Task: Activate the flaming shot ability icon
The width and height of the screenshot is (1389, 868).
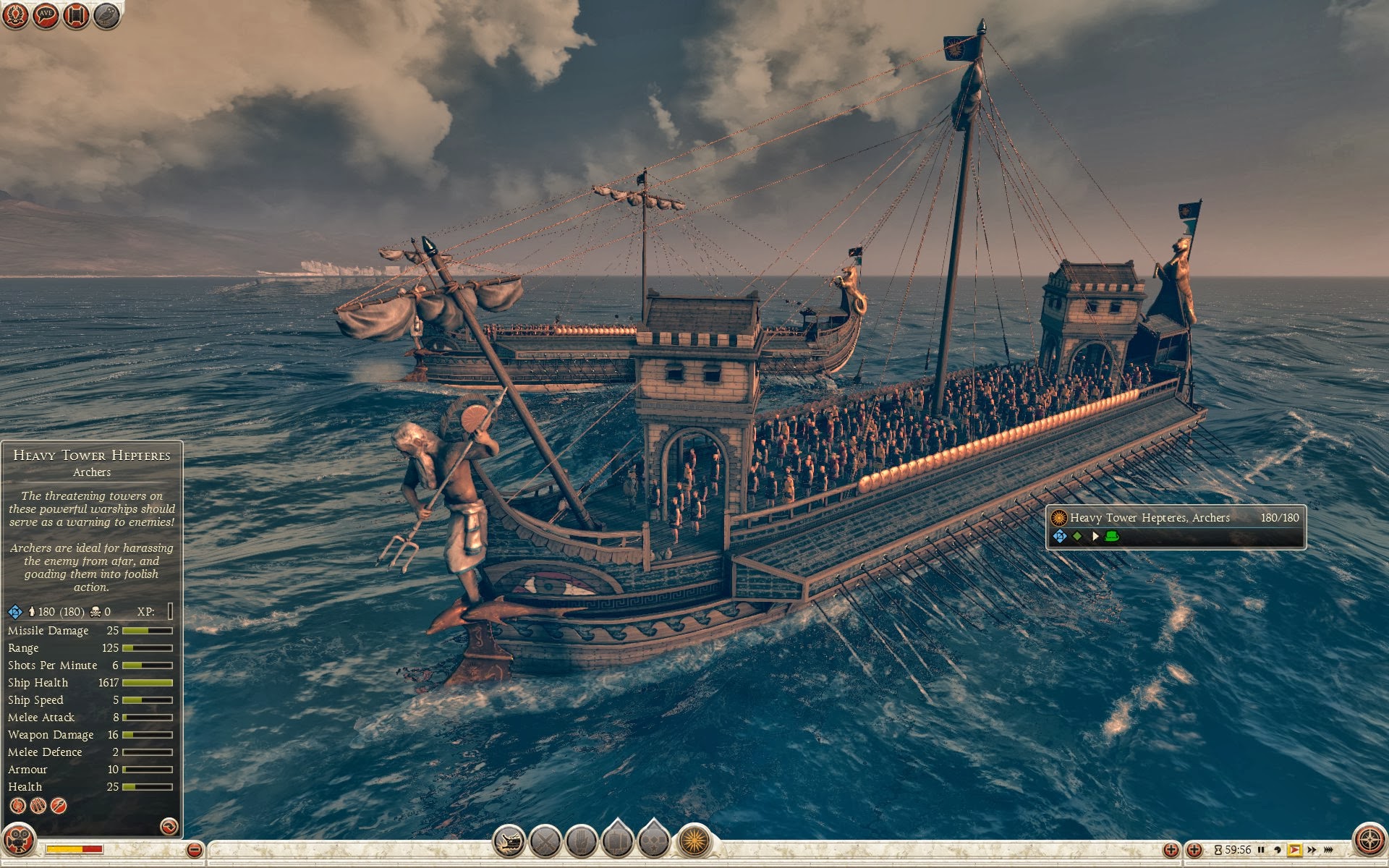Action: tap(17, 806)
